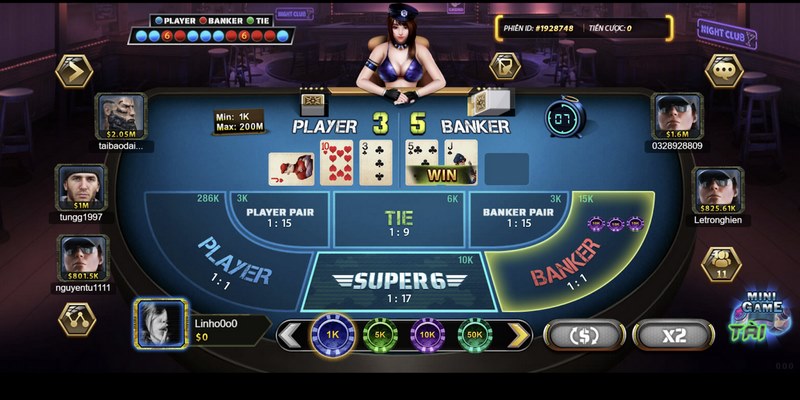Place a bet on Tie 1:9
The image size is (800, 400).
tap(398, 220)
